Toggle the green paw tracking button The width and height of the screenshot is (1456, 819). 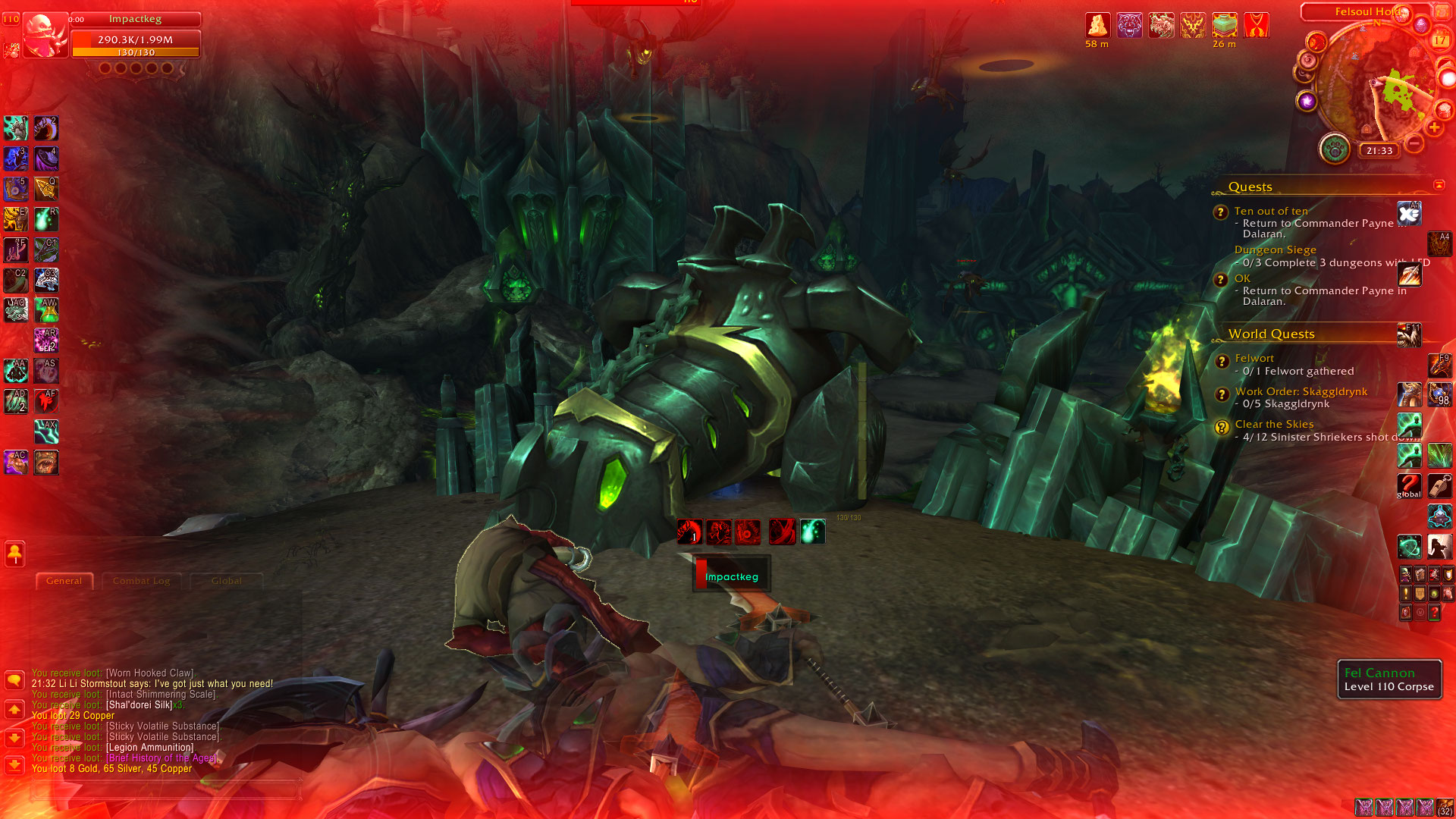click(x=1334, y=149)
